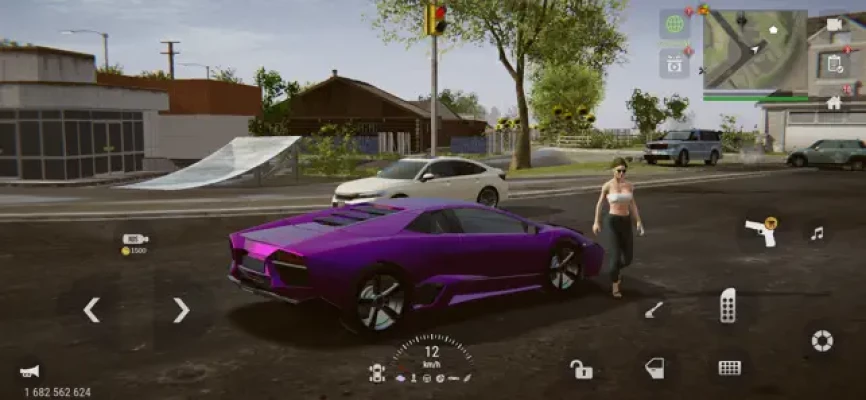Steer right with the right arrow
The width and height of the screenshot is (866, 400).
coord(181,310)
